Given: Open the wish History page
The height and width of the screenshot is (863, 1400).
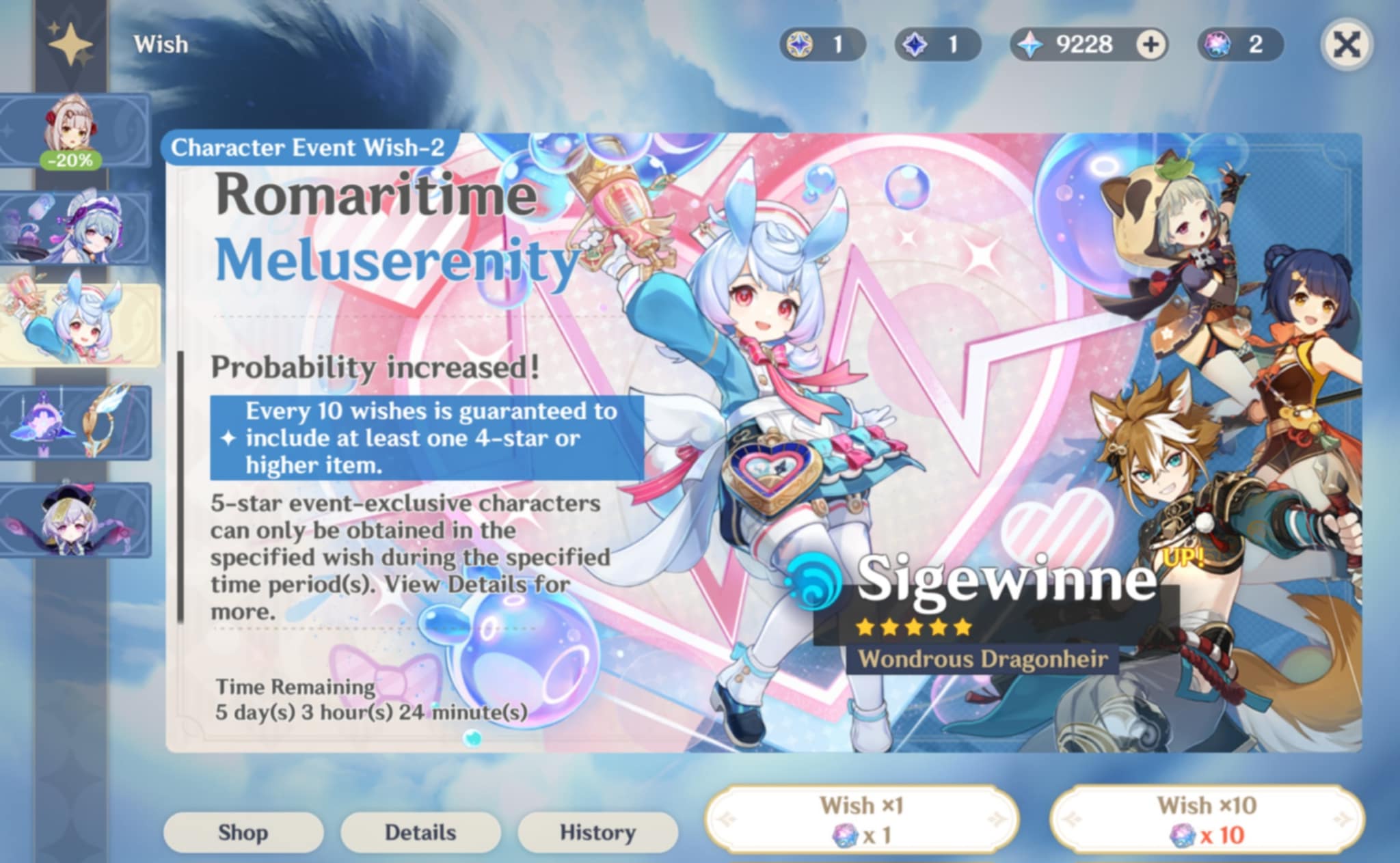Looking at the screenshot, I should pyautogui.click(x=596, y=833).
